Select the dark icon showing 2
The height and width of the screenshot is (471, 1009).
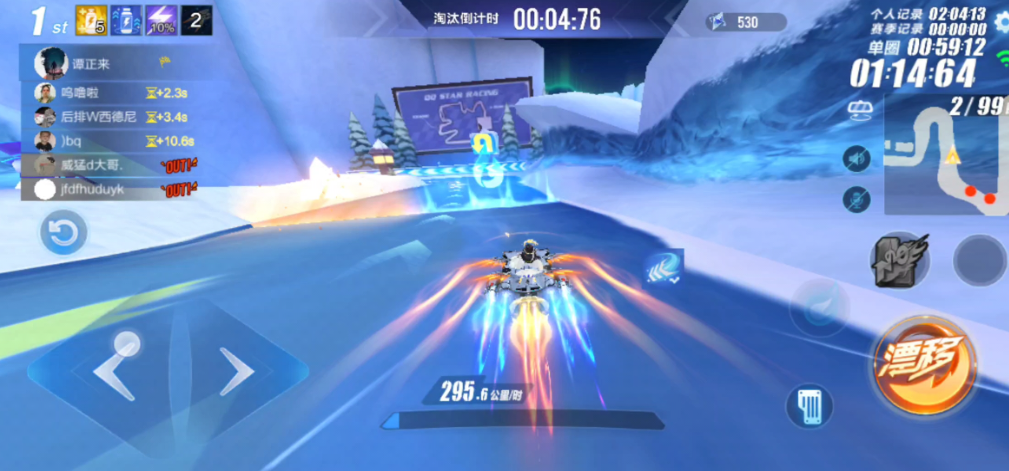[196, 20]
